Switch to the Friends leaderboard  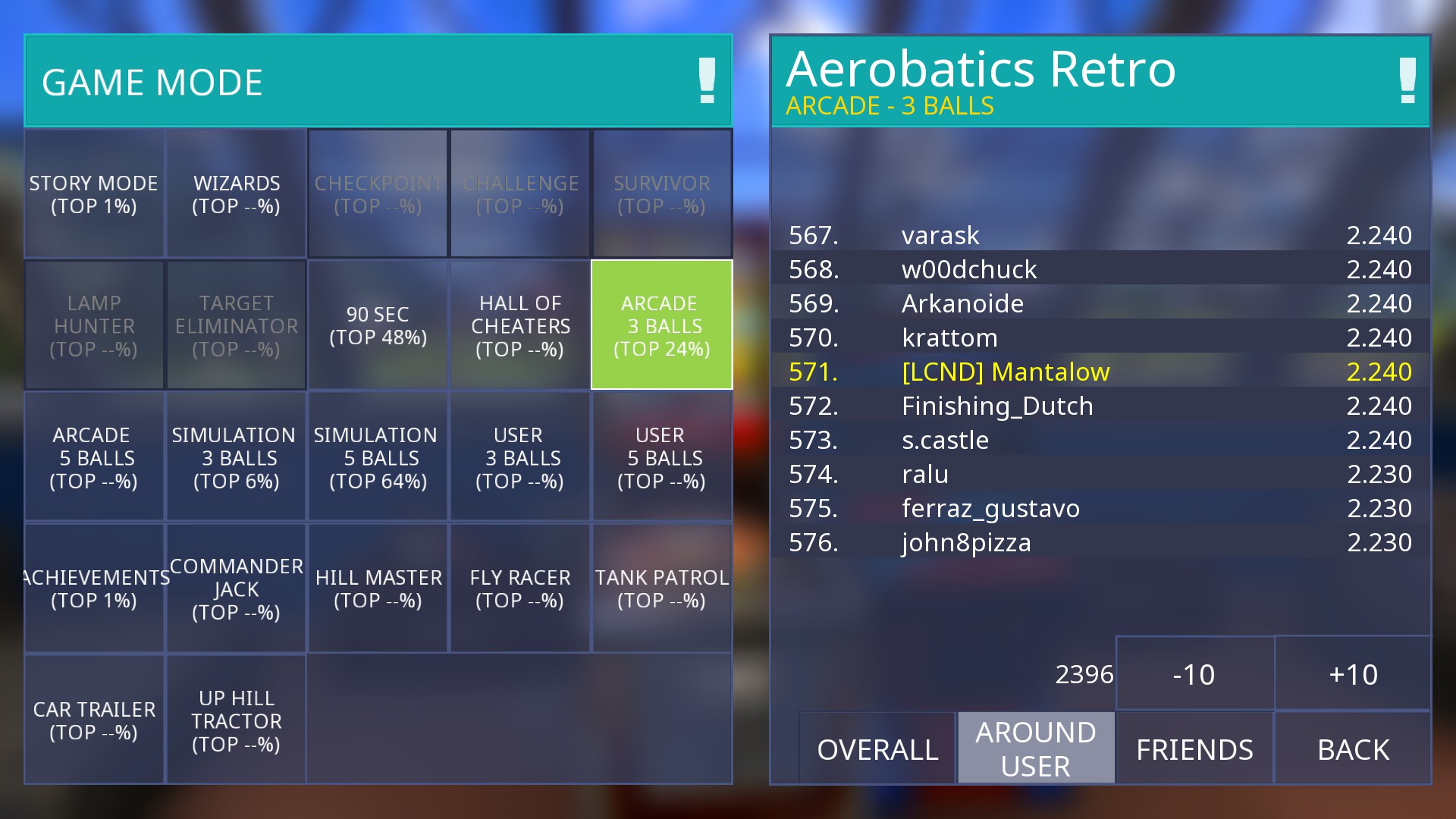pyautogui.click(x=1194, y=748)
